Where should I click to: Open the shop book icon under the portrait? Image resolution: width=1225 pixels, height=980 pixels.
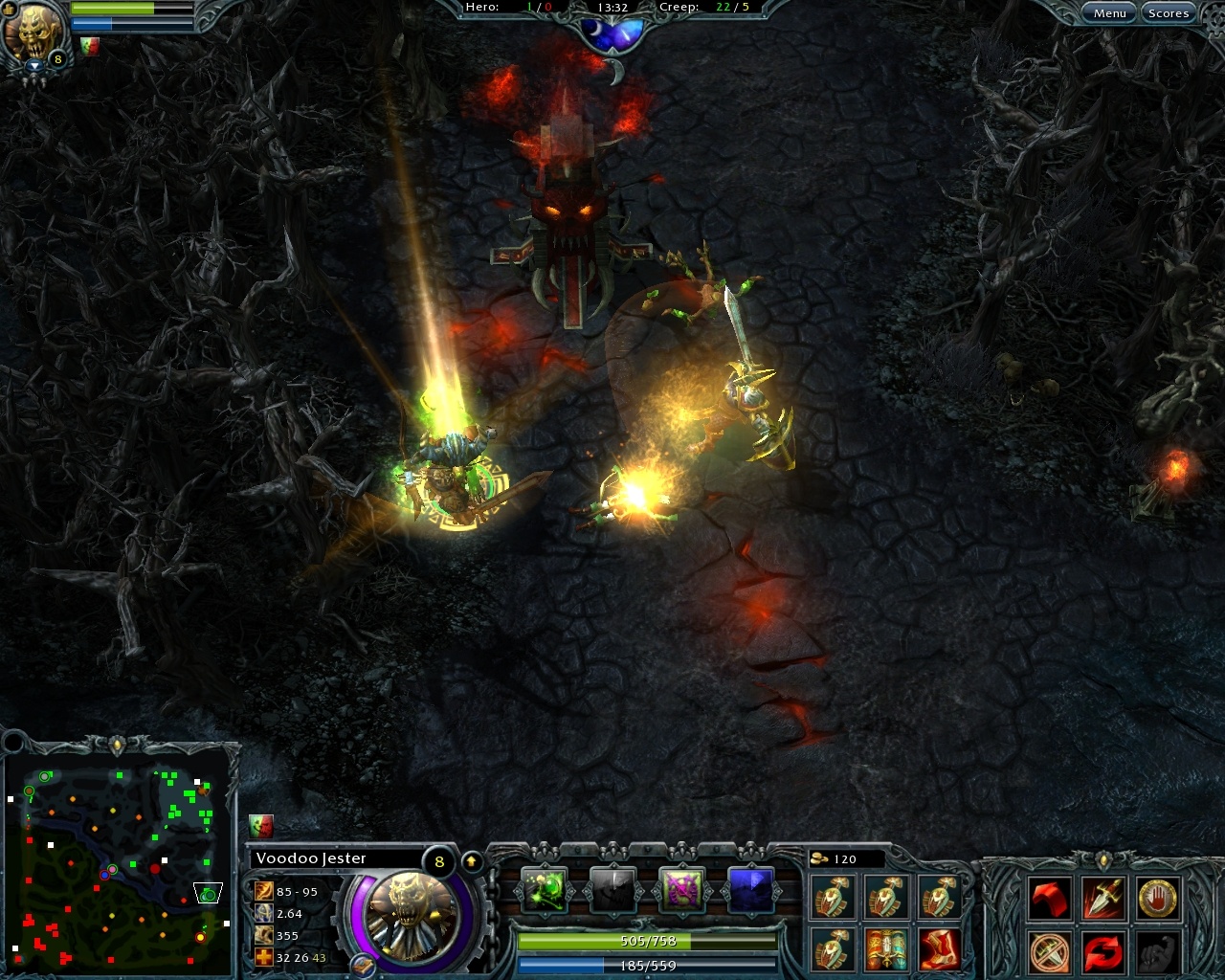[x=364, y=967]
